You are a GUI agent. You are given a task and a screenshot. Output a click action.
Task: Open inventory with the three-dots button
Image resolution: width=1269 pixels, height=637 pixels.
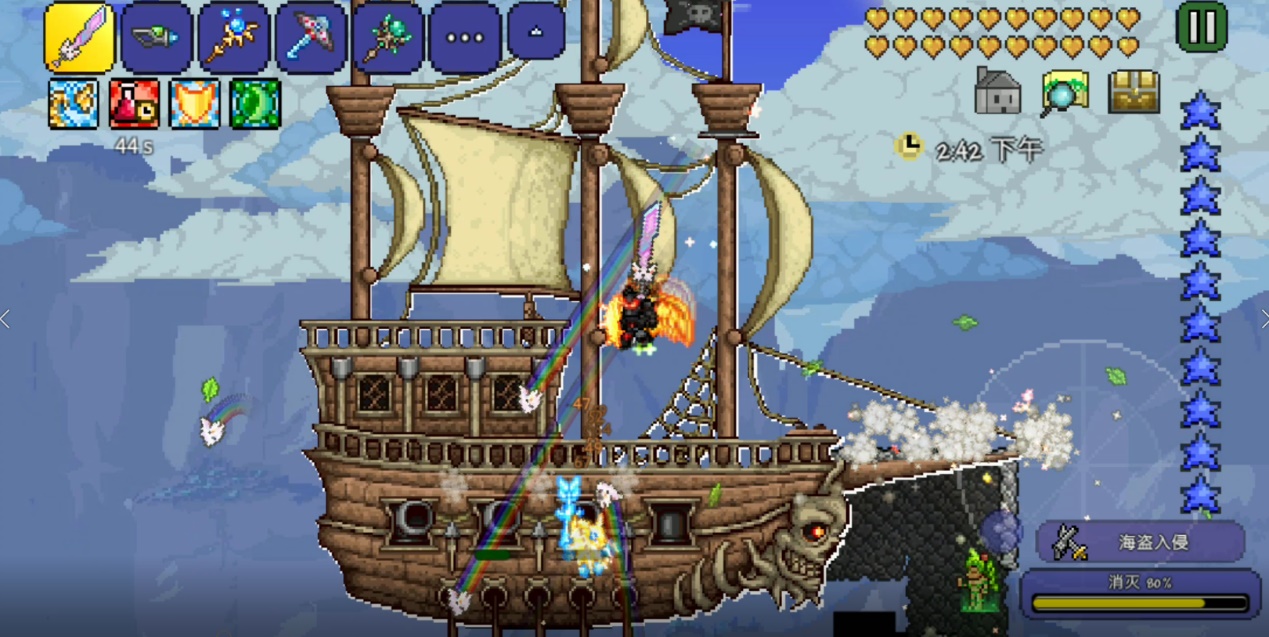[464, 38]
